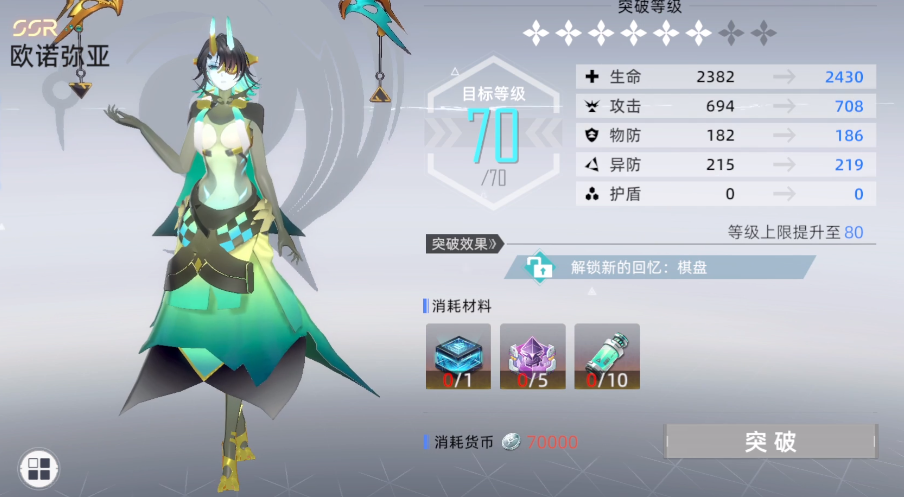Select the purple crystal material slot
The height and width of the screenshot is (497, 904).
click(x=532, y=356)
